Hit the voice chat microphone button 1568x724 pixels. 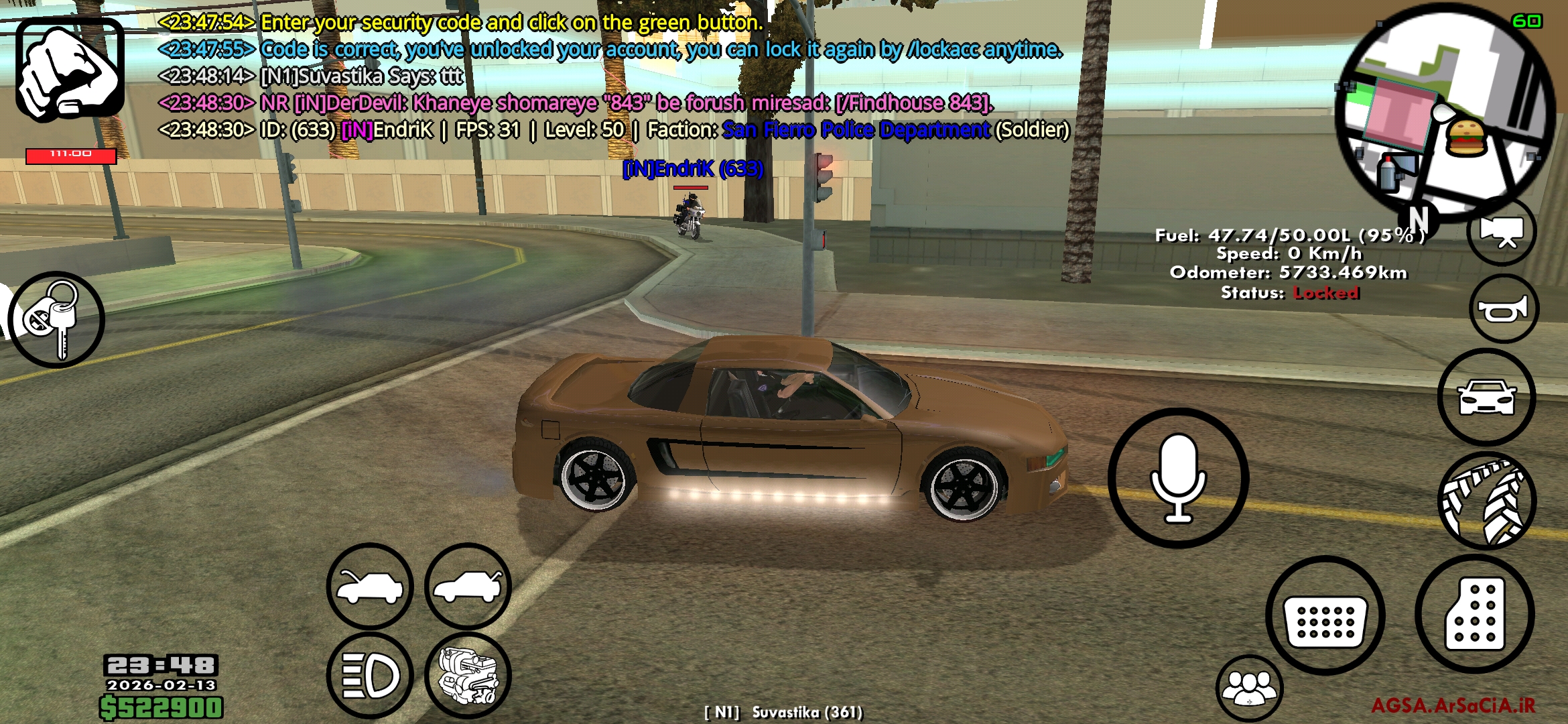click(x=1178, y=478)
